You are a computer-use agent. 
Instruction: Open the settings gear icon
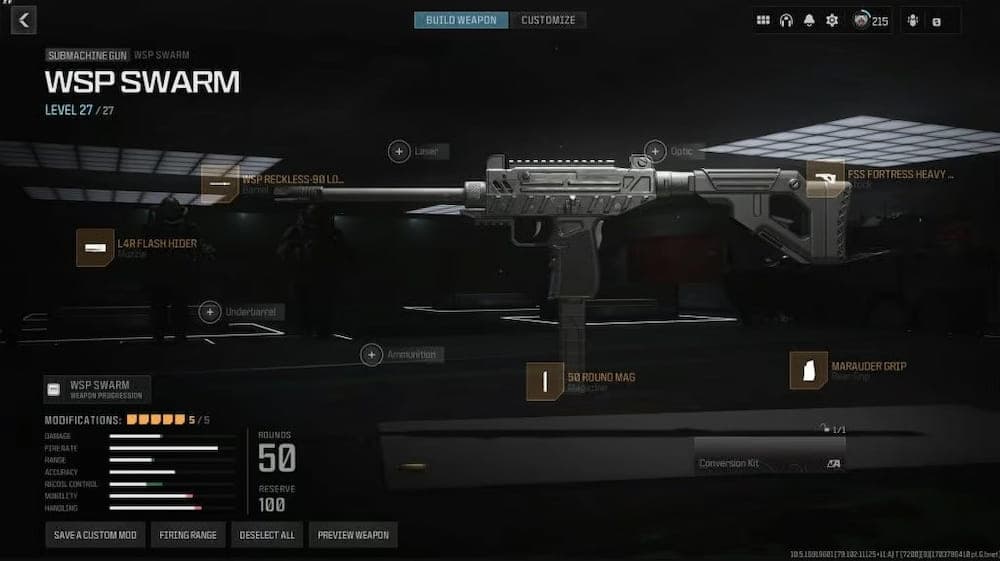(x=831, y=20)
